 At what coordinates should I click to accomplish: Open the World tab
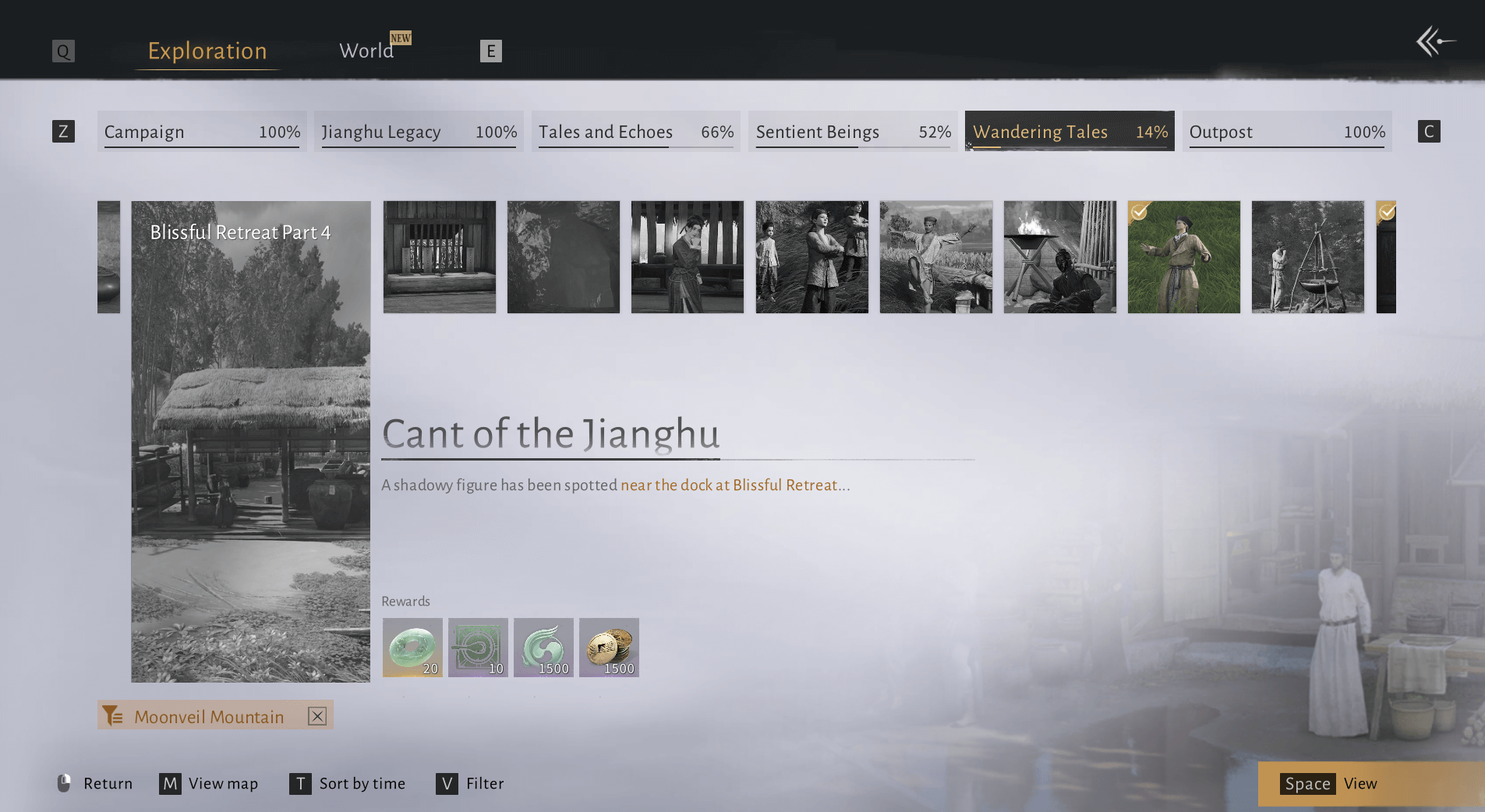366,51
